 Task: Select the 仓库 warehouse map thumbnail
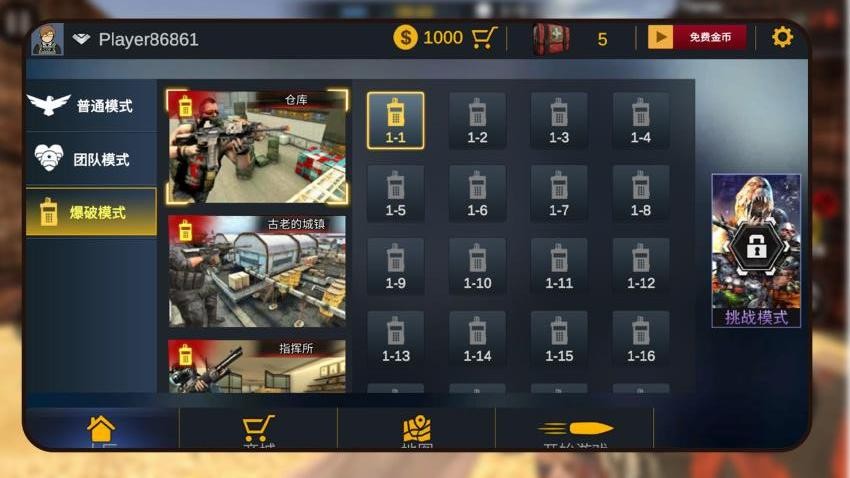257,146
